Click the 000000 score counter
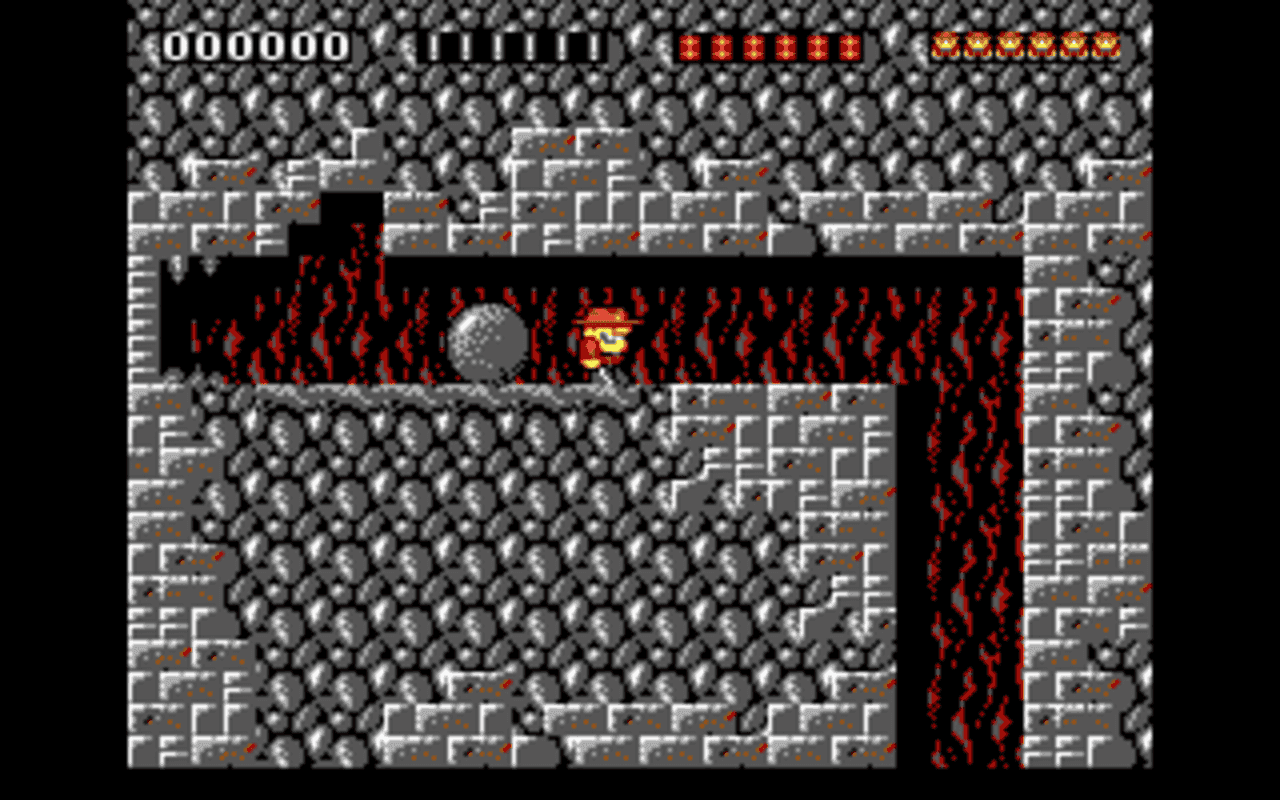The width and height of the screenshot is (1280, 800). coord(255,45)
